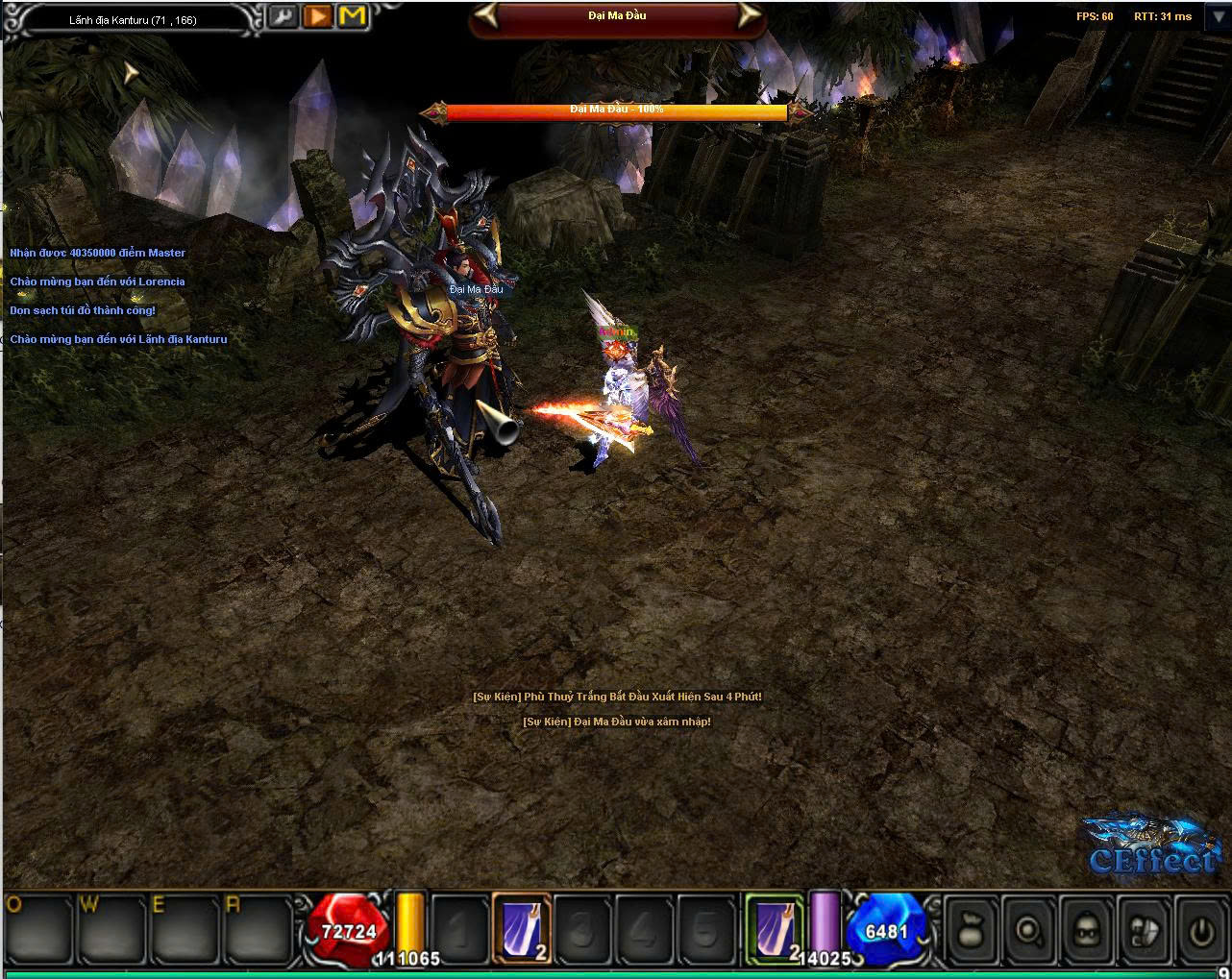Select hotbar slot number 1

point(460,930)
